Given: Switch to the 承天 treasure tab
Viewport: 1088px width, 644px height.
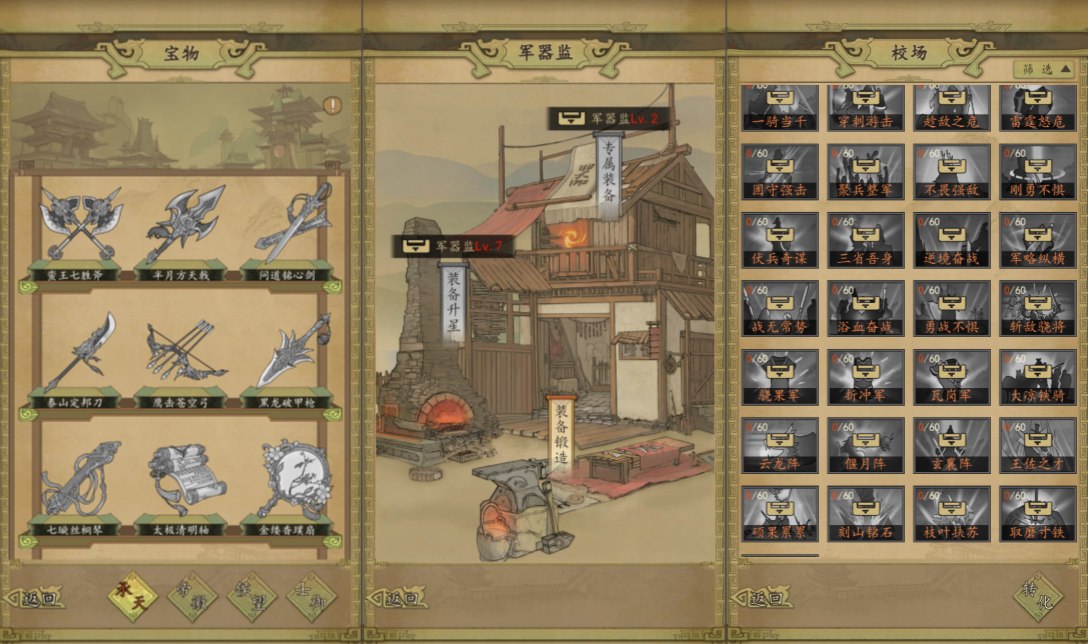Looking at the screenshot, I should point(133,597).
